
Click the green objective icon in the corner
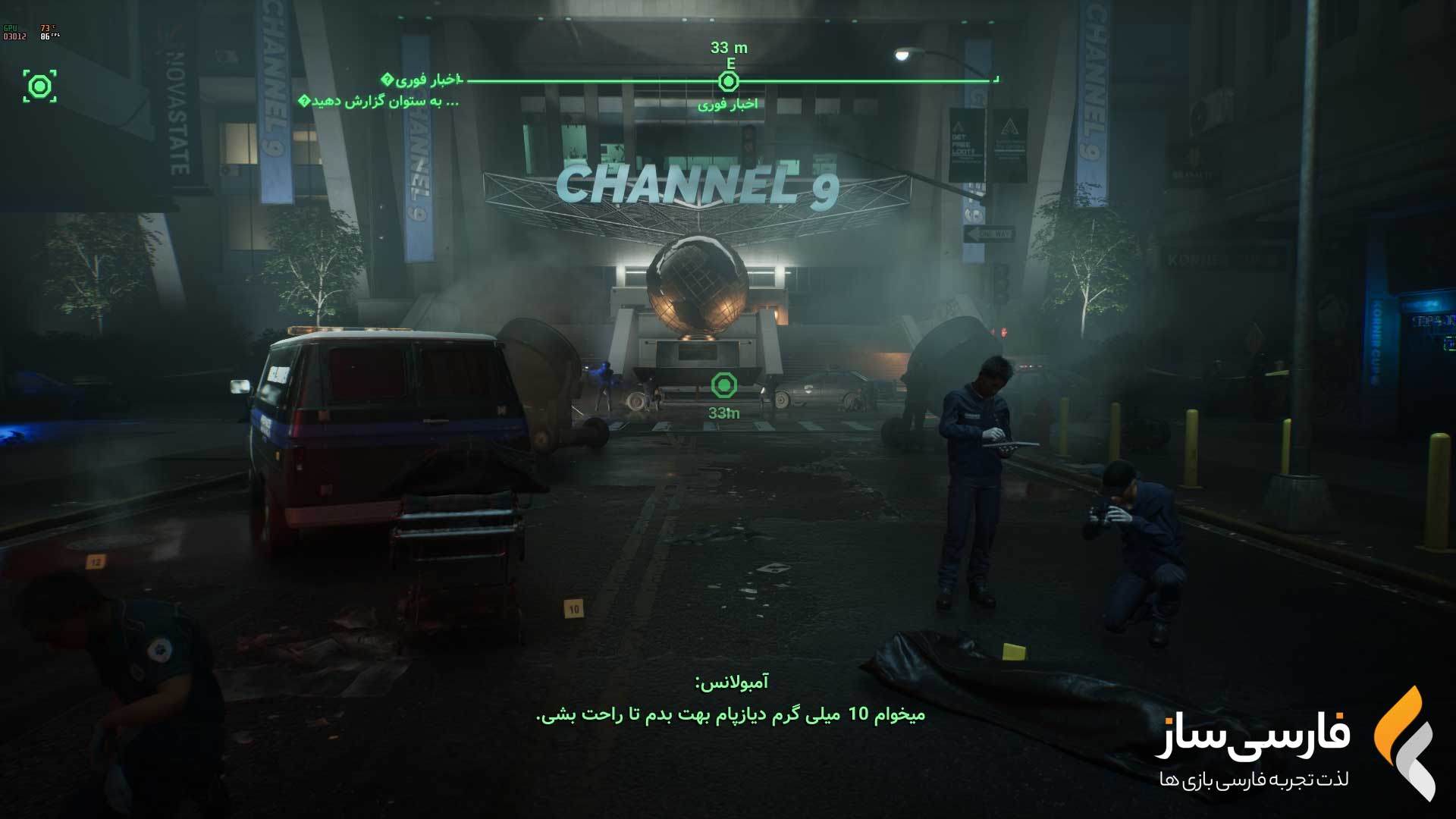click(39, 86)
